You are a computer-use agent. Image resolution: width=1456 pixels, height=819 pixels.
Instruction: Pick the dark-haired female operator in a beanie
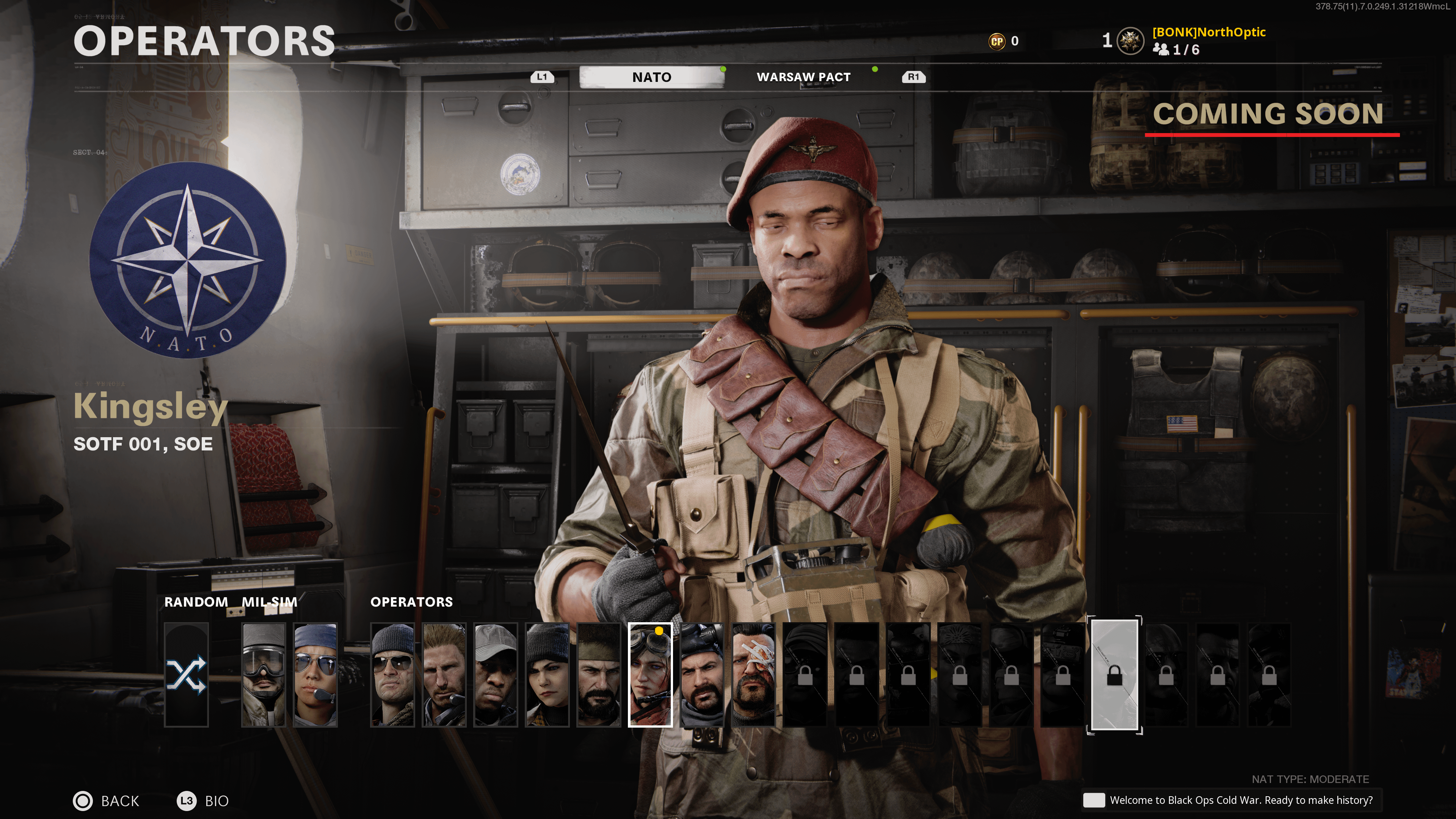pos(547,674)
